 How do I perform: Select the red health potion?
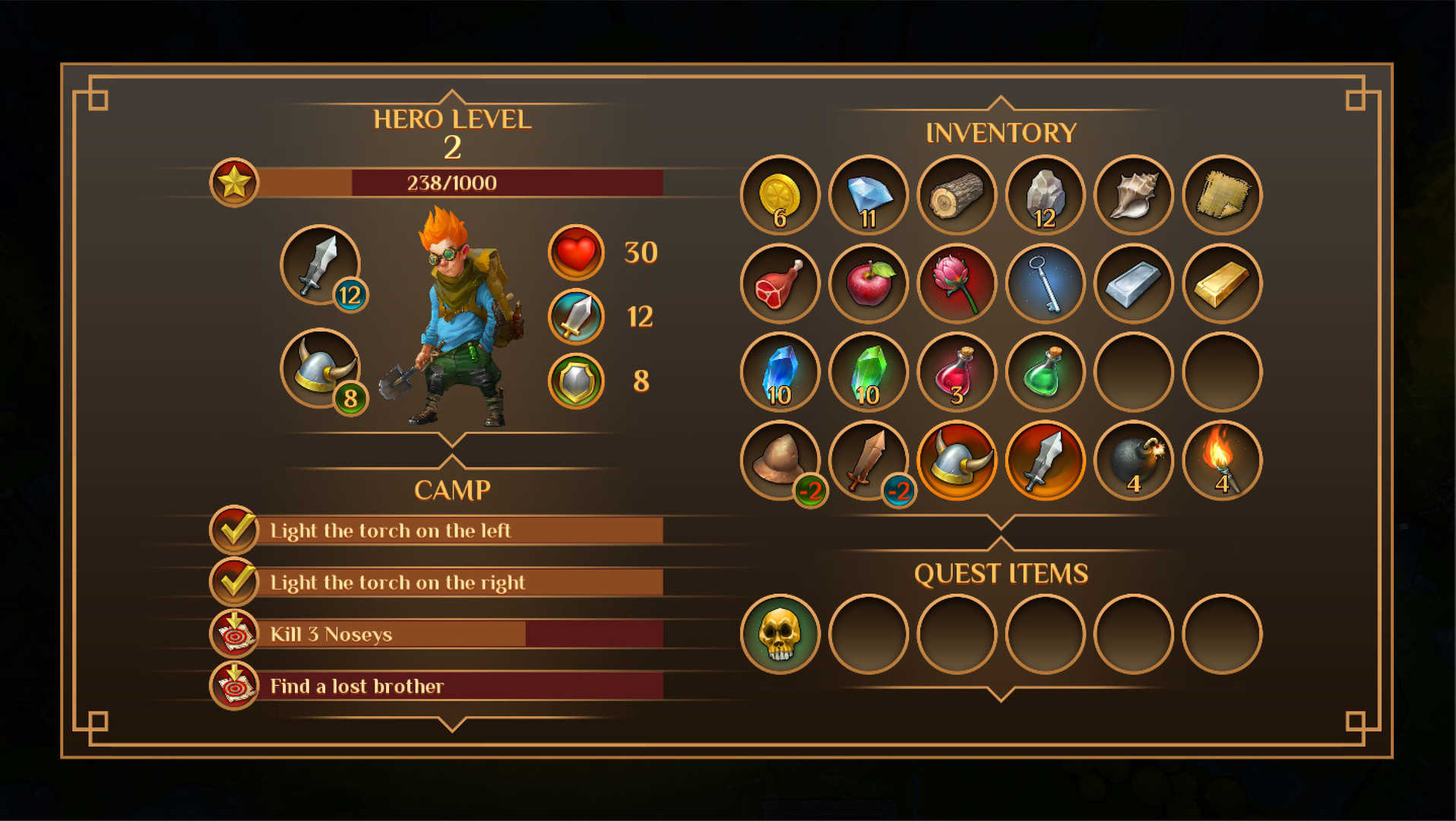(957, 372)
